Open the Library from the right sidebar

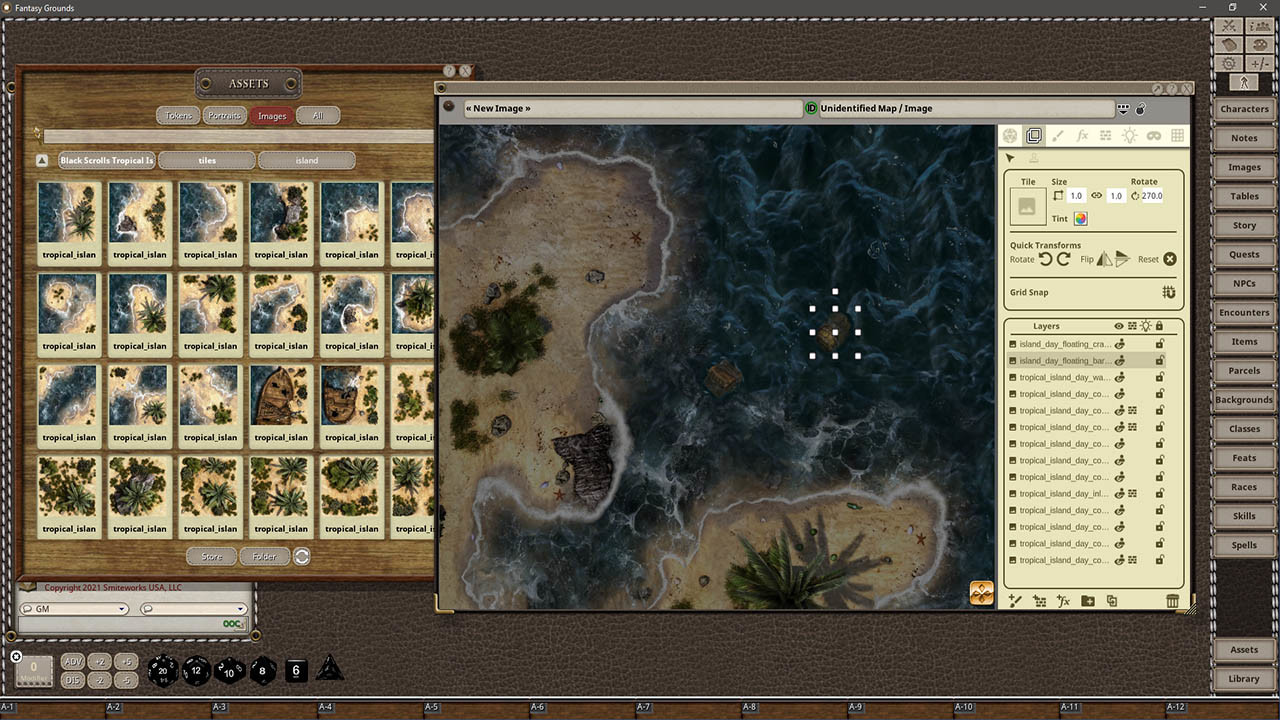click(x=1243, y=678)
